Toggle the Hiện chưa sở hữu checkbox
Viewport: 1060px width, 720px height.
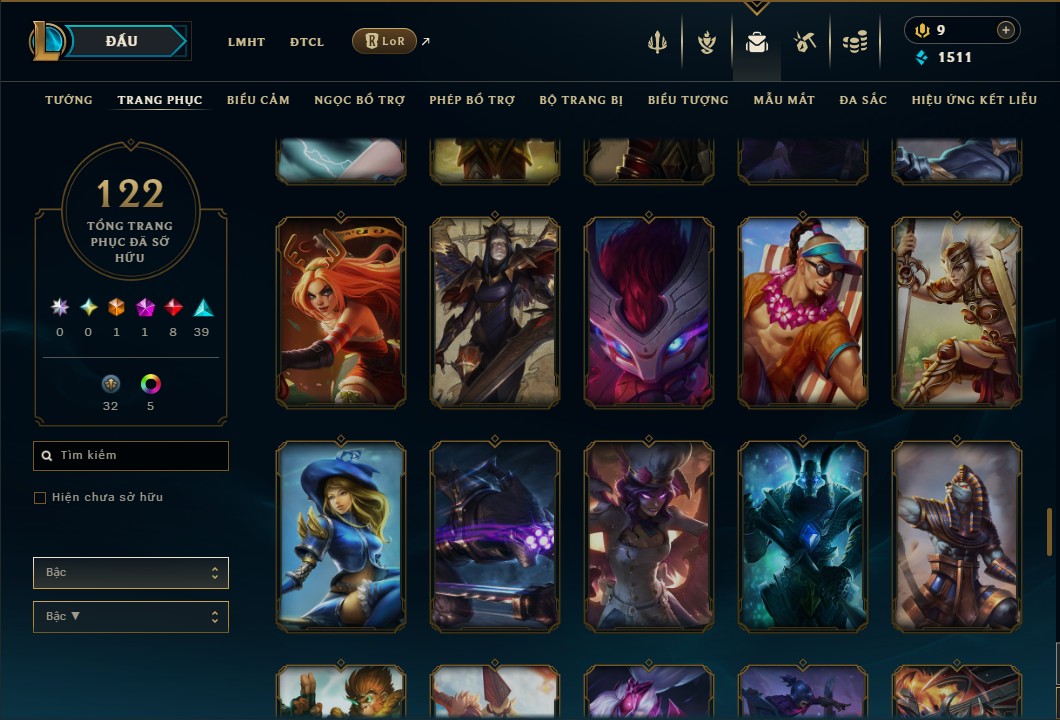(x=40, y=498)
